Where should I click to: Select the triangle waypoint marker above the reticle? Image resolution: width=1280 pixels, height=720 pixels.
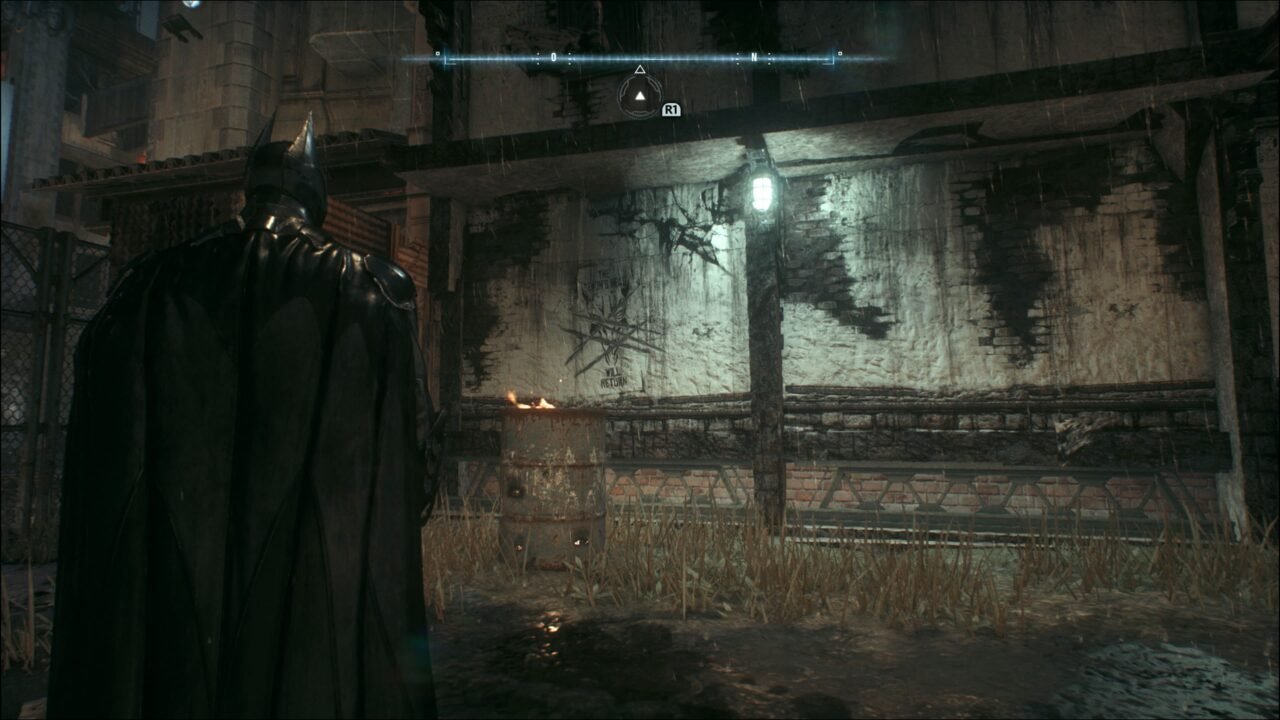(640, 70)
